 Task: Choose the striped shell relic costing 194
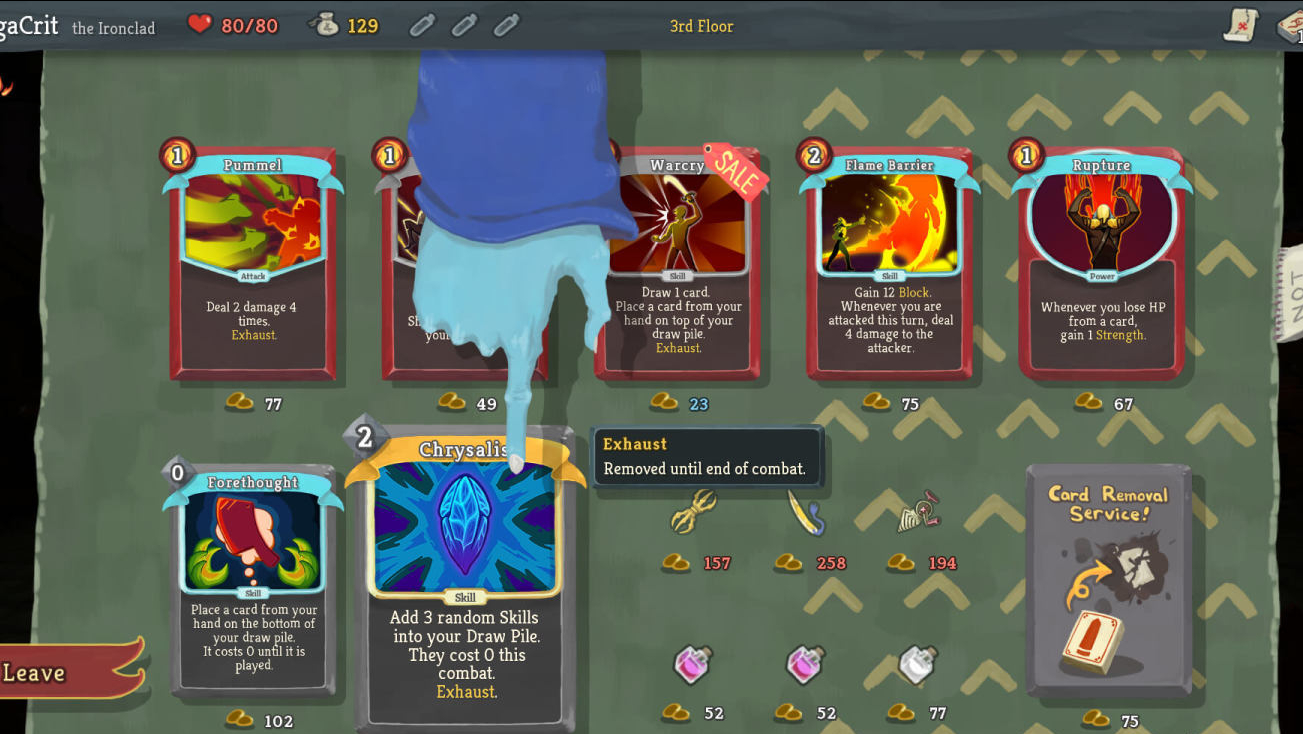pyautogui.click(x=918, y=512)
